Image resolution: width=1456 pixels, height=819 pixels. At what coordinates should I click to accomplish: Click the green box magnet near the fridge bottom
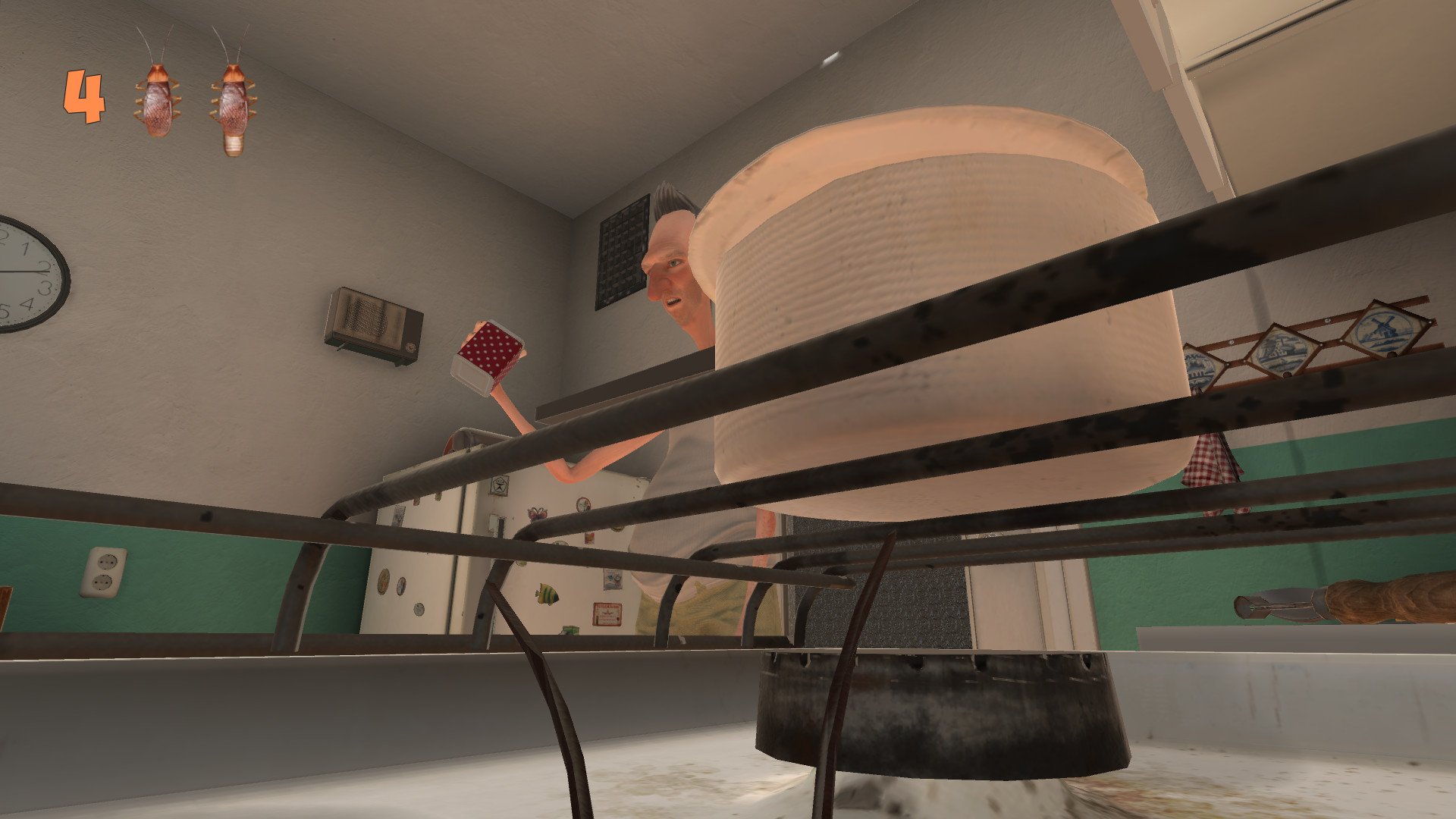[568, 629]
